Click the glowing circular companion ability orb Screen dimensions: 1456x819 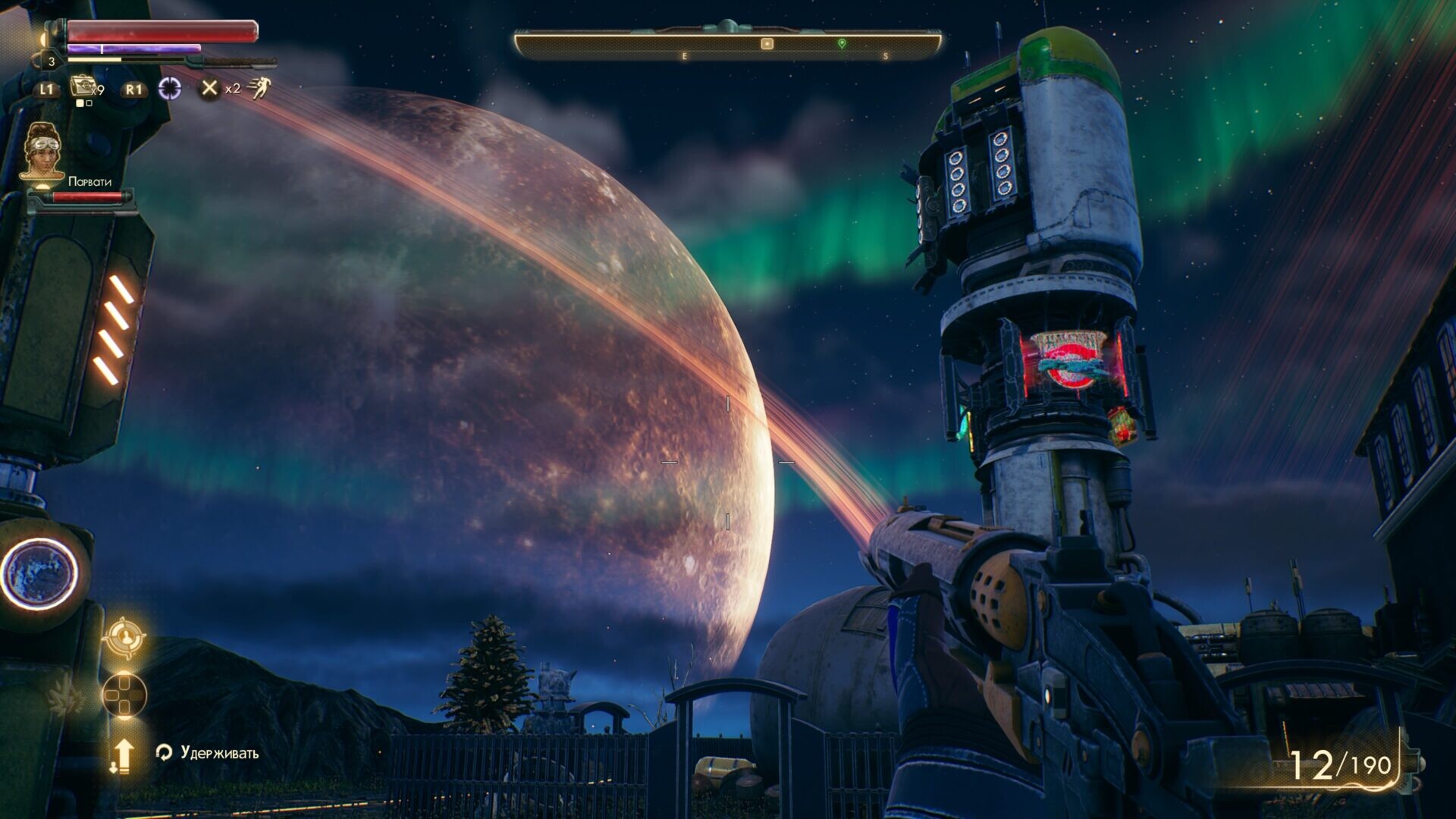38,573
